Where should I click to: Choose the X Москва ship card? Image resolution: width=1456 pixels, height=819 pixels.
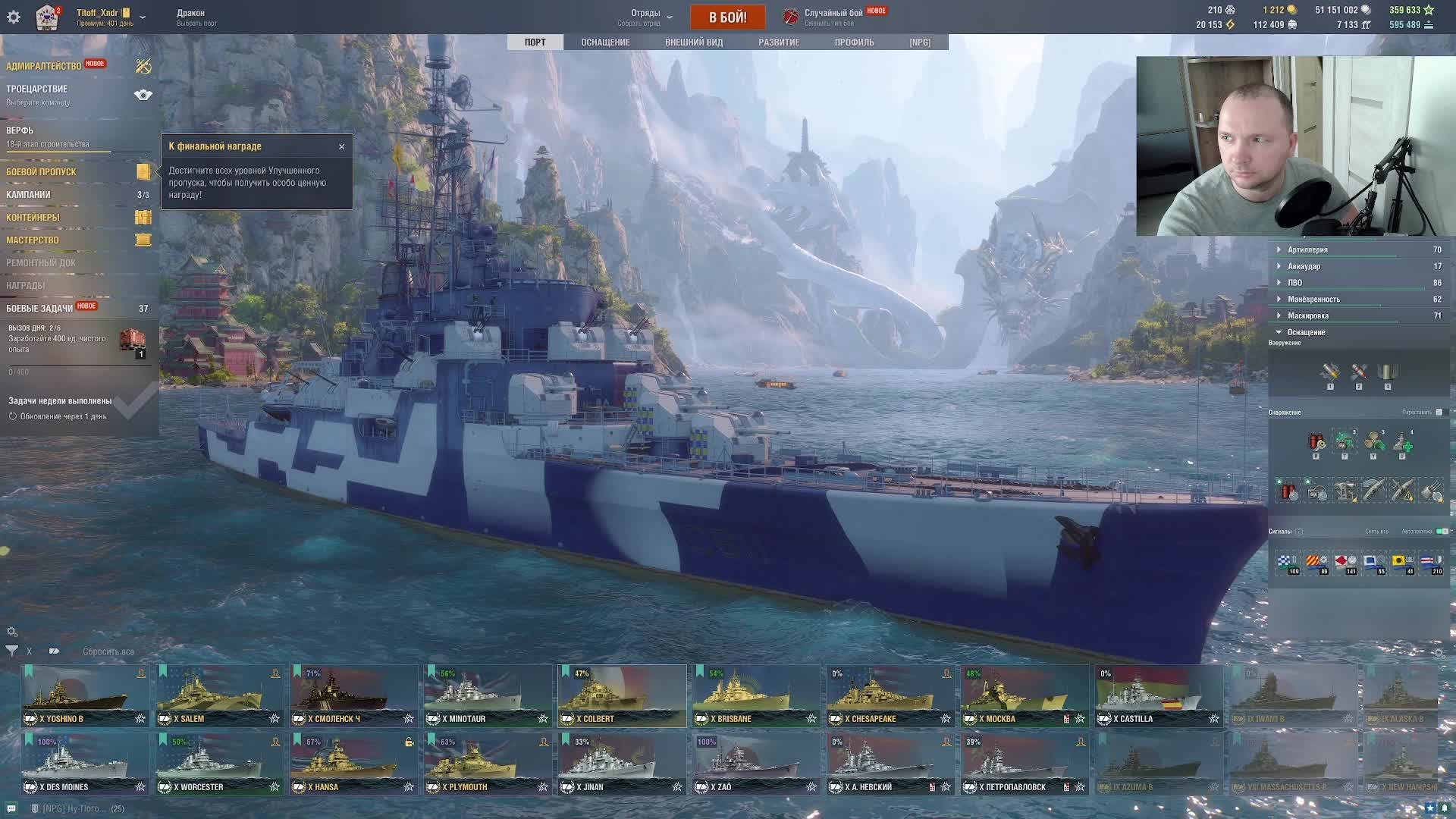tap(1024, 696)
